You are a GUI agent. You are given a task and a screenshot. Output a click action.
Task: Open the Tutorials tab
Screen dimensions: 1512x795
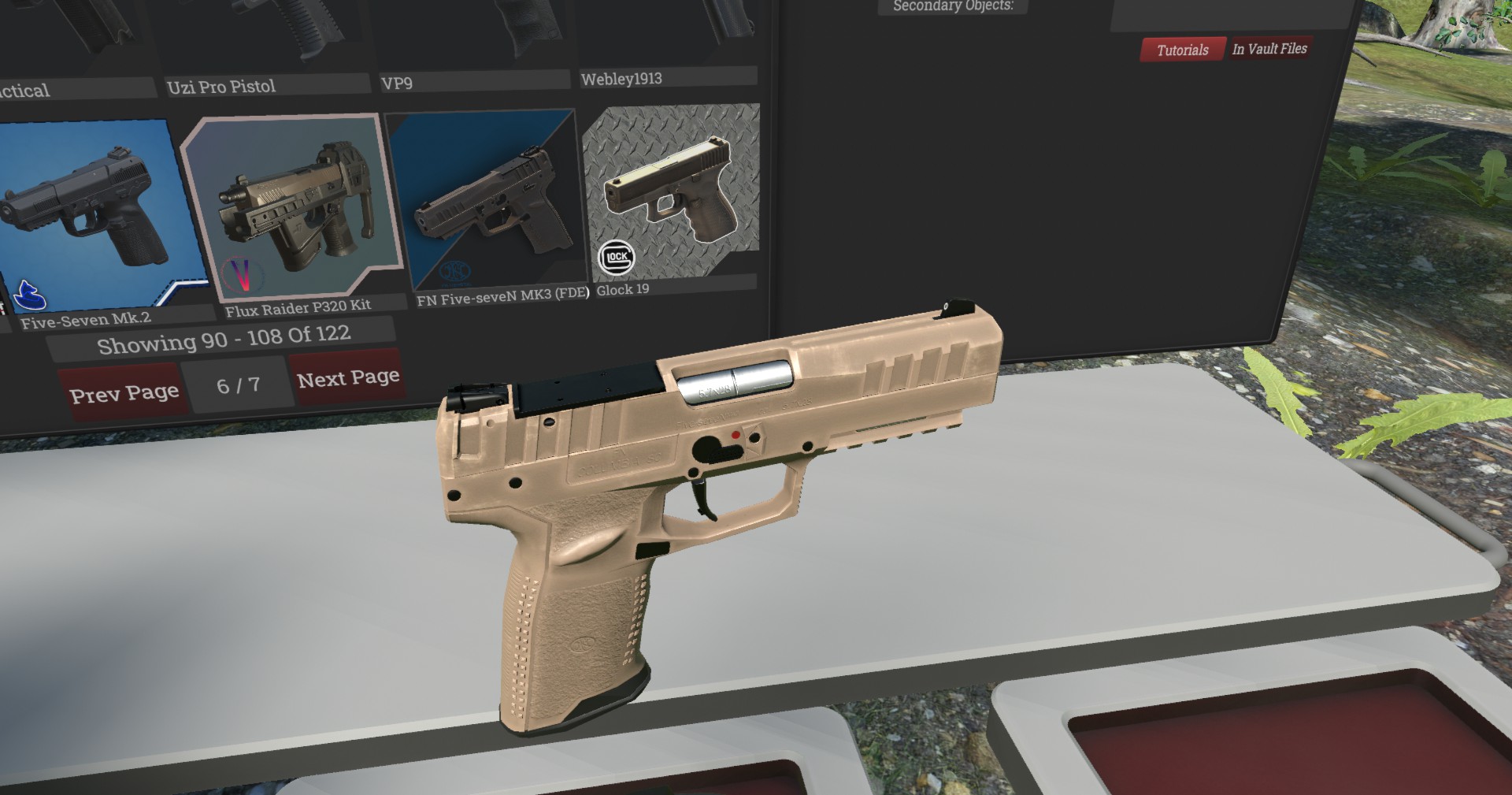point(1182,50)
